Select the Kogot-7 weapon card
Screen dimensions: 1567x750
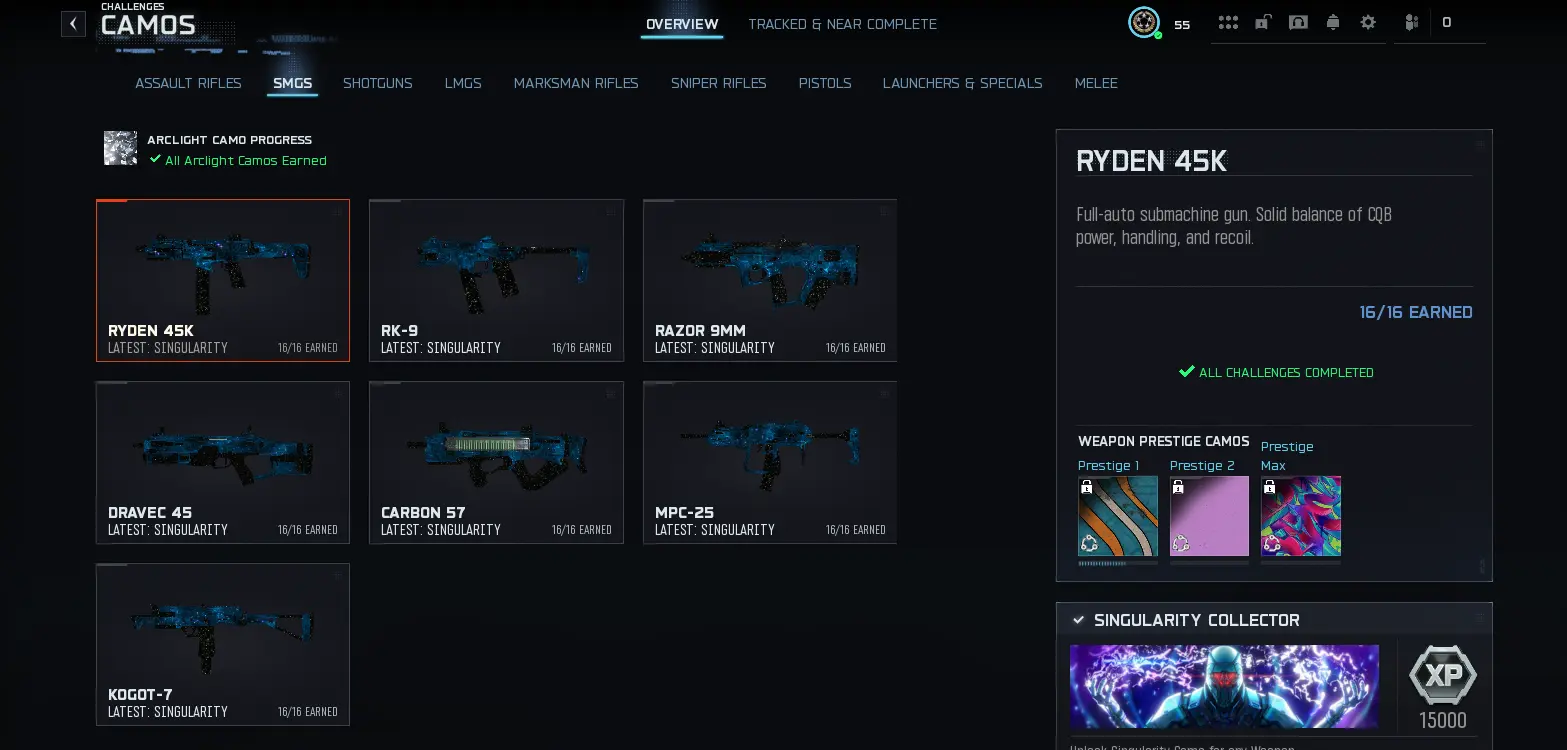coord(222,645)
